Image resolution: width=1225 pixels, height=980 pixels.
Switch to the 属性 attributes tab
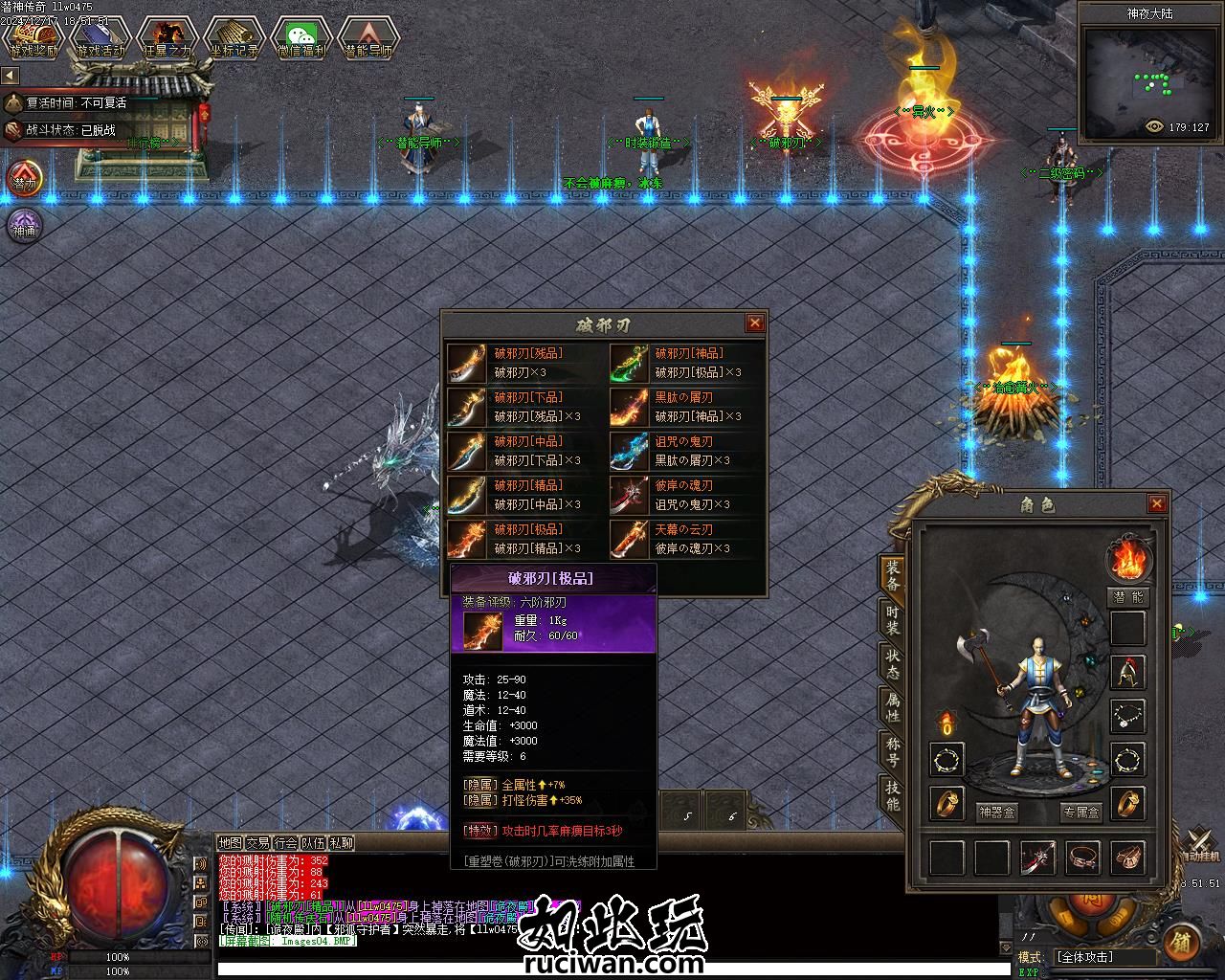[892, 708]
